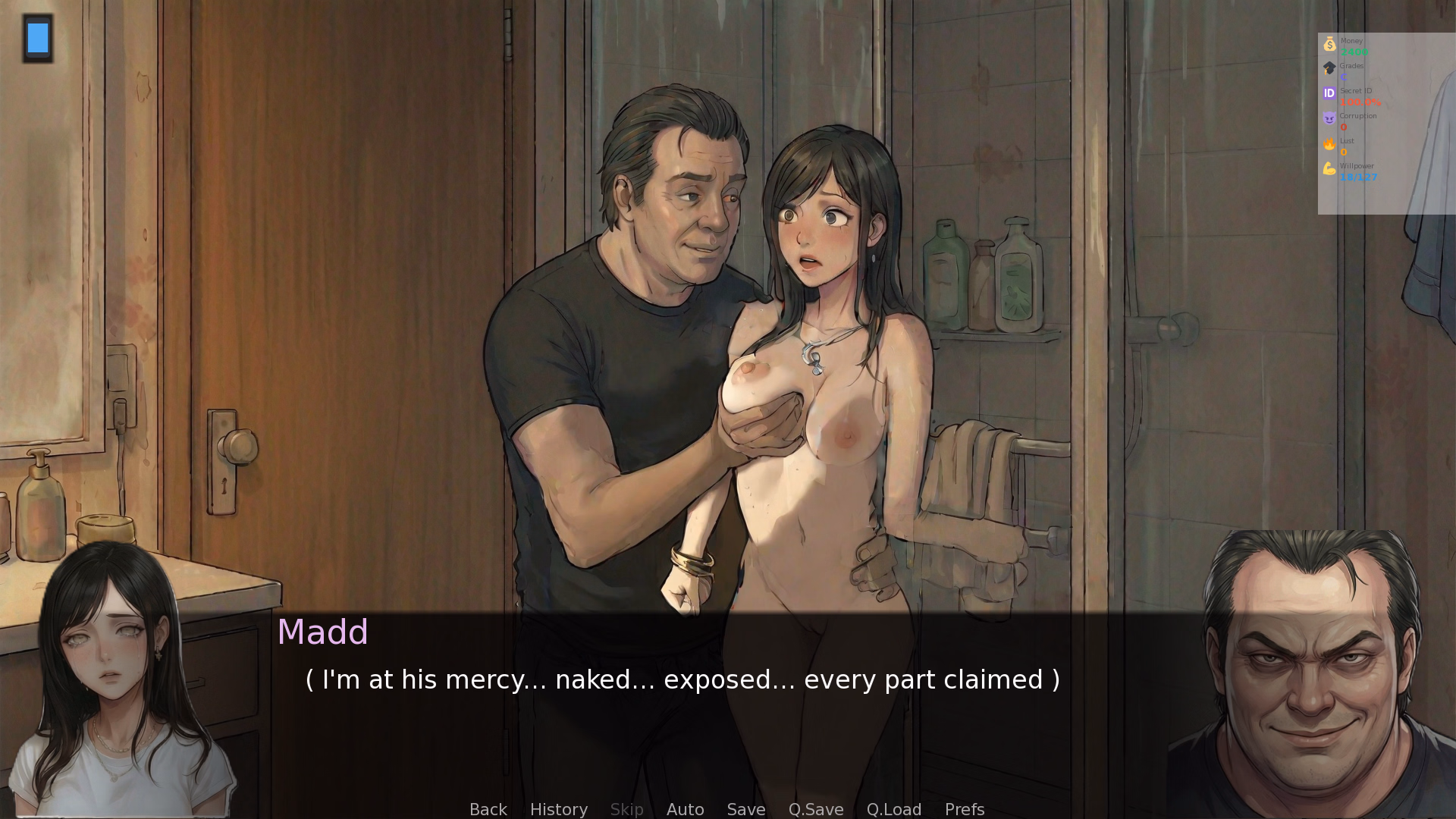The width and height of the screenshot is (1456, 819).
Task: Open the blue phone icon
Action: [38, 38]
